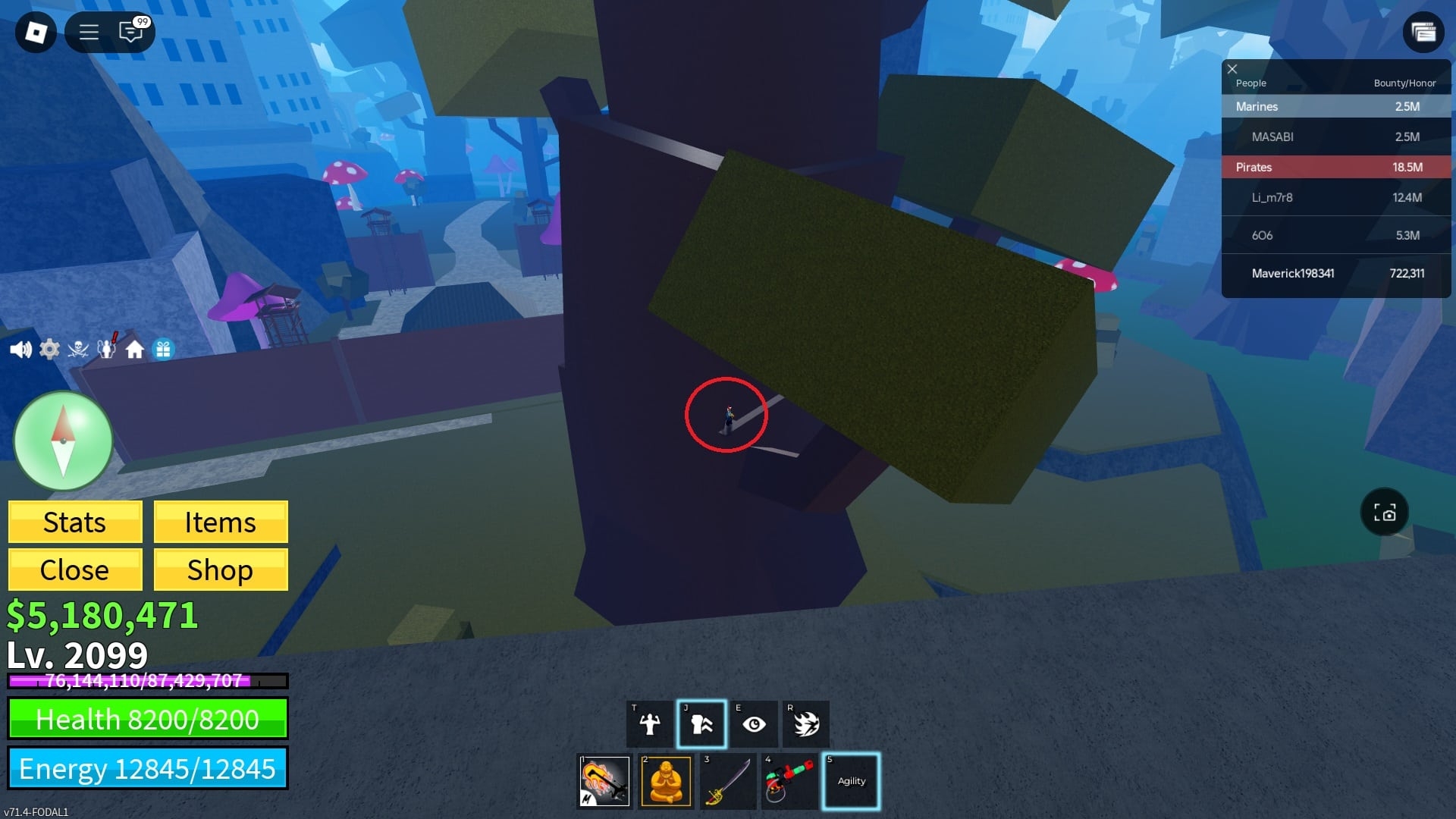Open the Items inventory
This screenshot has width=1456, height=819.
(221, 522)
